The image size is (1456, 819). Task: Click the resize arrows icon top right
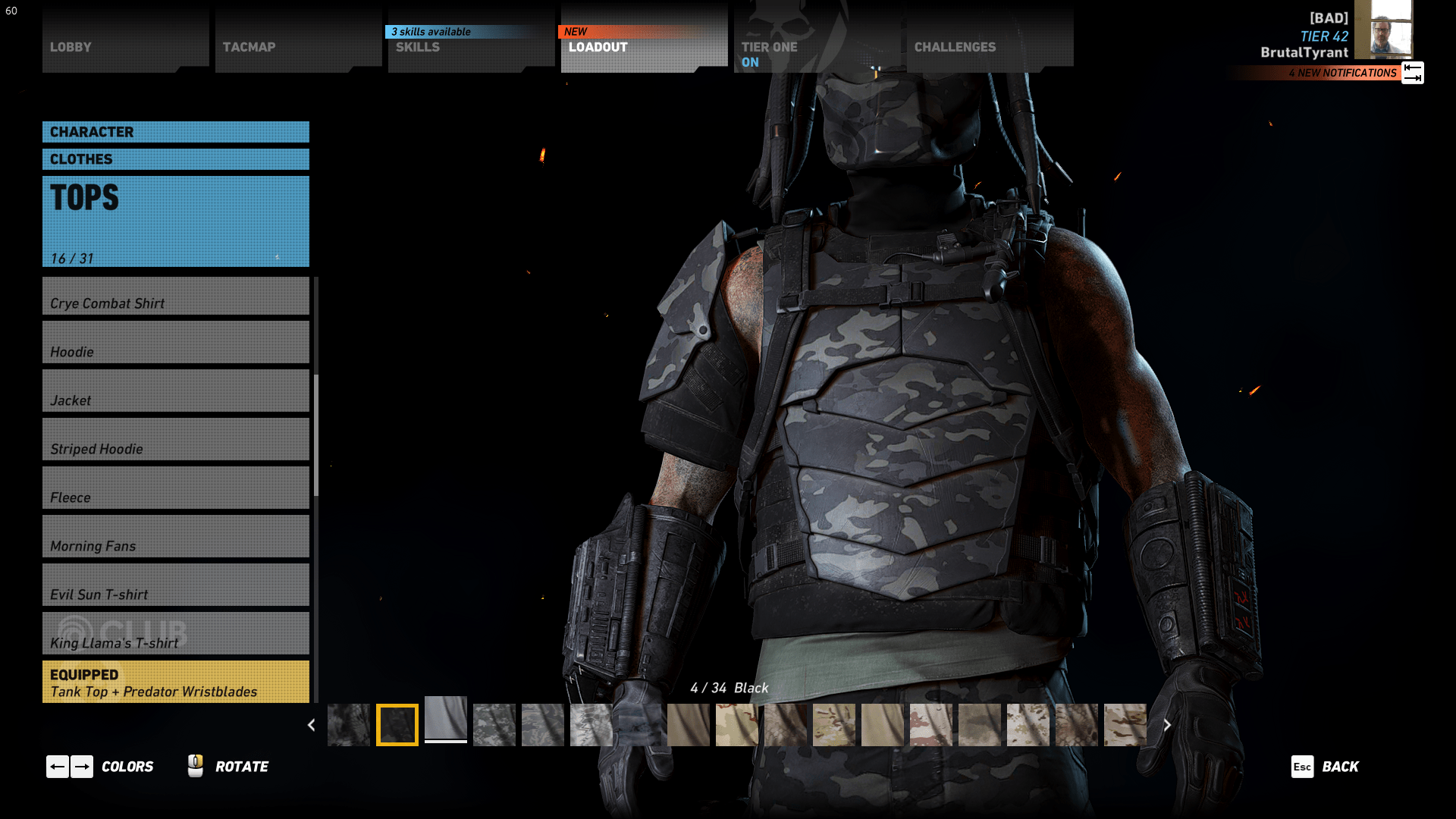(x=1412, y=73)
